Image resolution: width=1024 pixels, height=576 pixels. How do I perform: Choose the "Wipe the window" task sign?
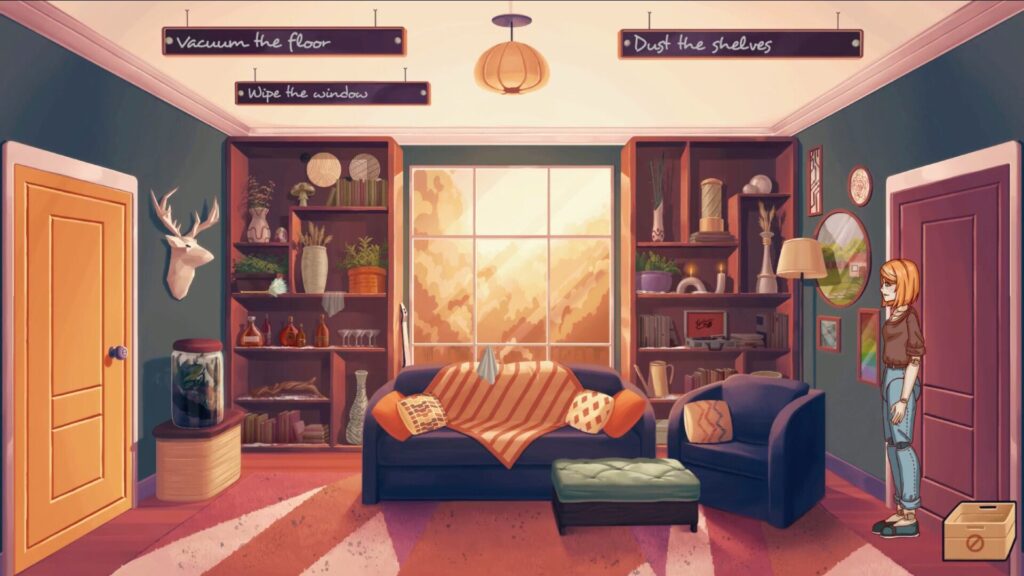332,93
